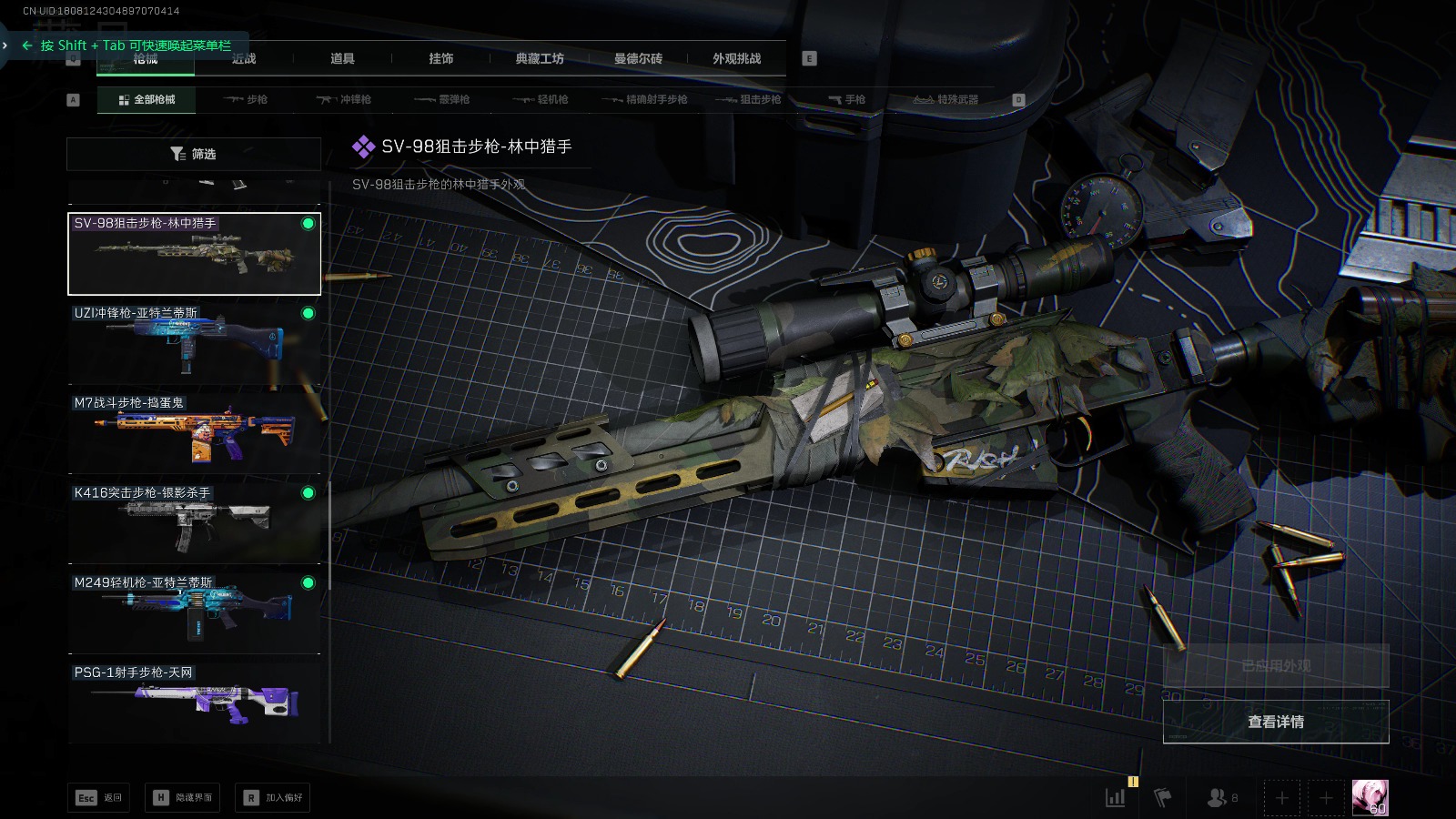Open the 挂饰 charms tab

[441, 59]
